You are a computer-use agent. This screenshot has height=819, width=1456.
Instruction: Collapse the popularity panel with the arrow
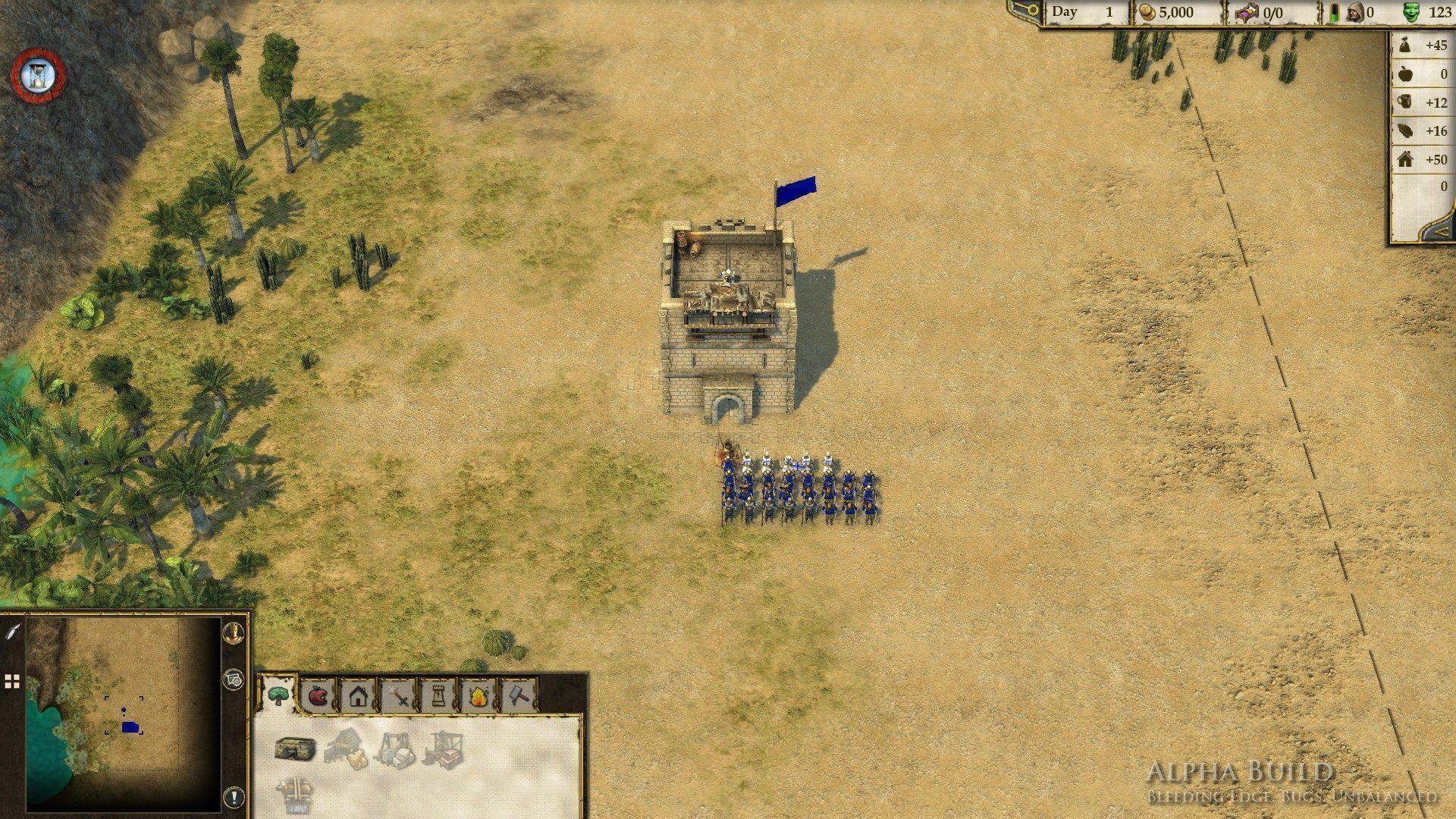[1441, 228]
